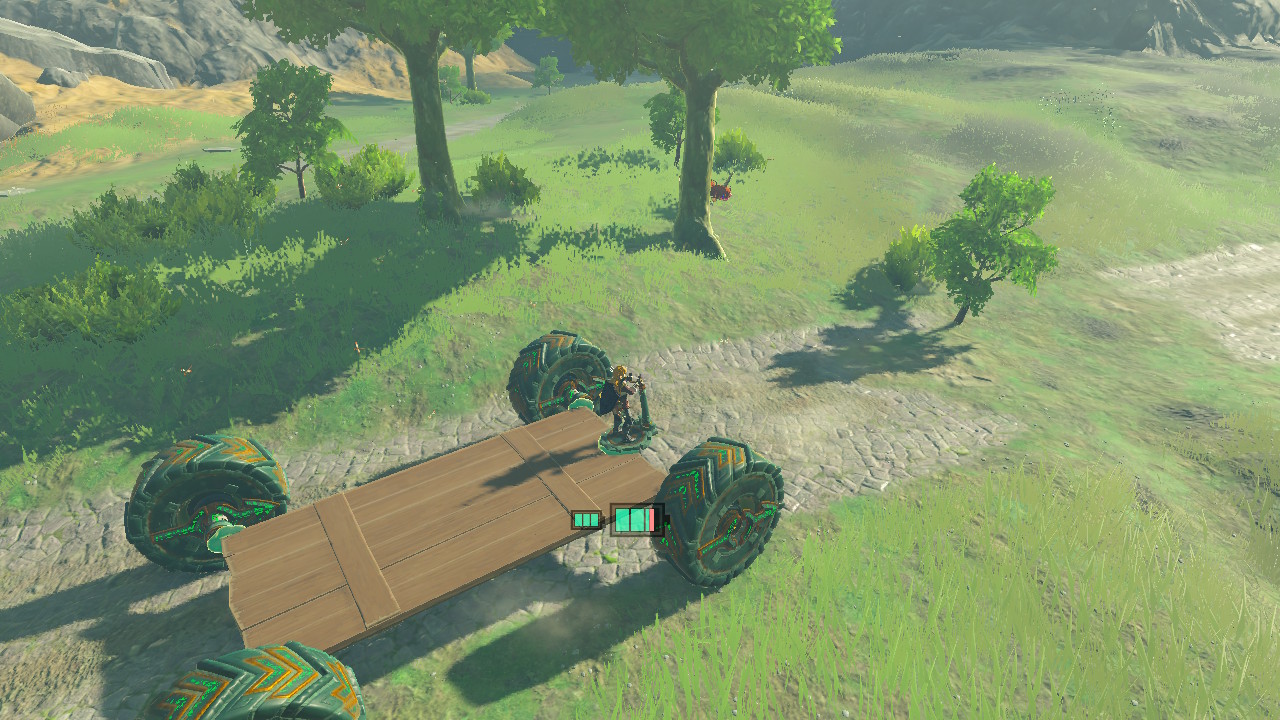This screenshot has width=1280, height=720.
Task: Click the wooden board platform of the vehicle
Action: (x=420, y=540)
